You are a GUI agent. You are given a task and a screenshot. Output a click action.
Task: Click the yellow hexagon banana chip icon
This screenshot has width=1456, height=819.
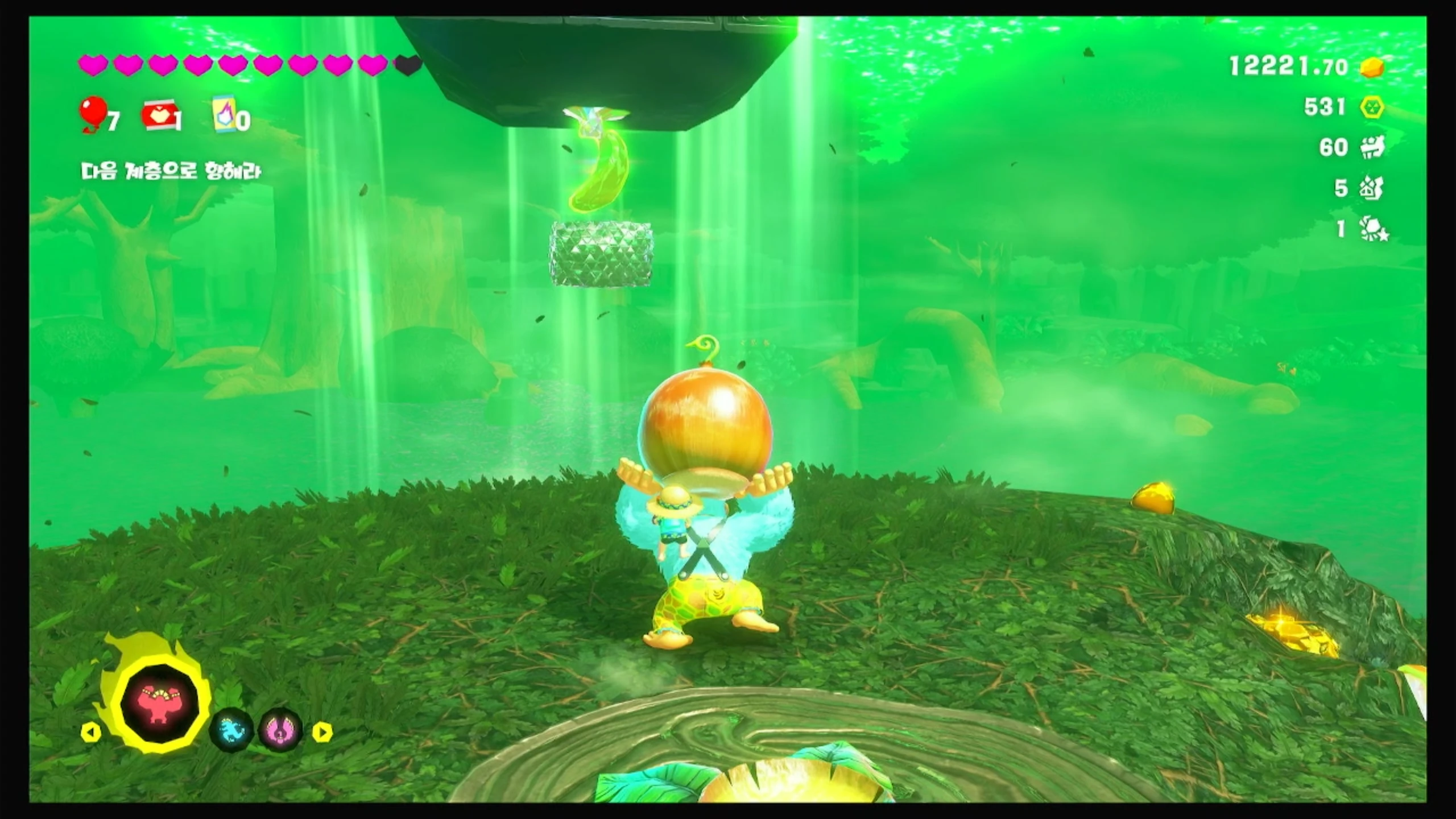click(x=1372, y=107)
